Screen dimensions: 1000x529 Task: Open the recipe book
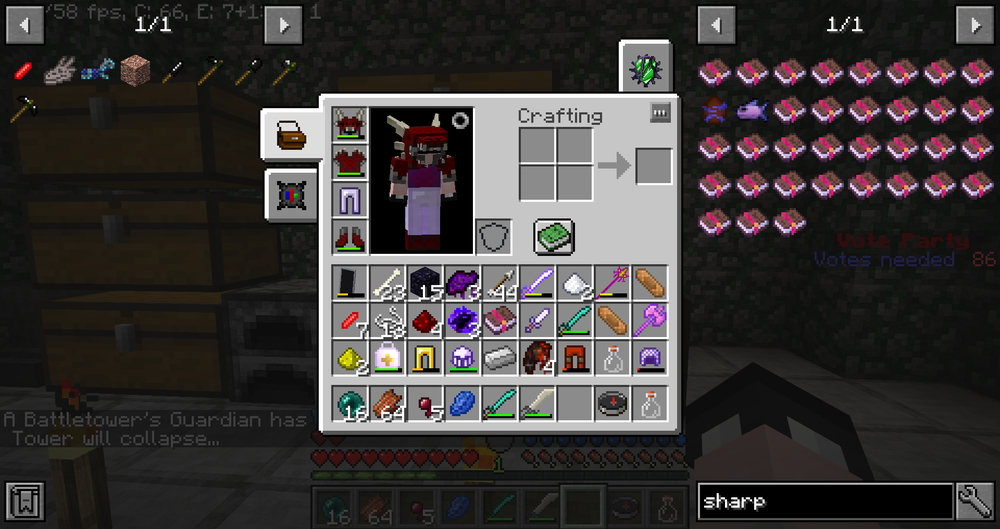(x=551, y=236)
